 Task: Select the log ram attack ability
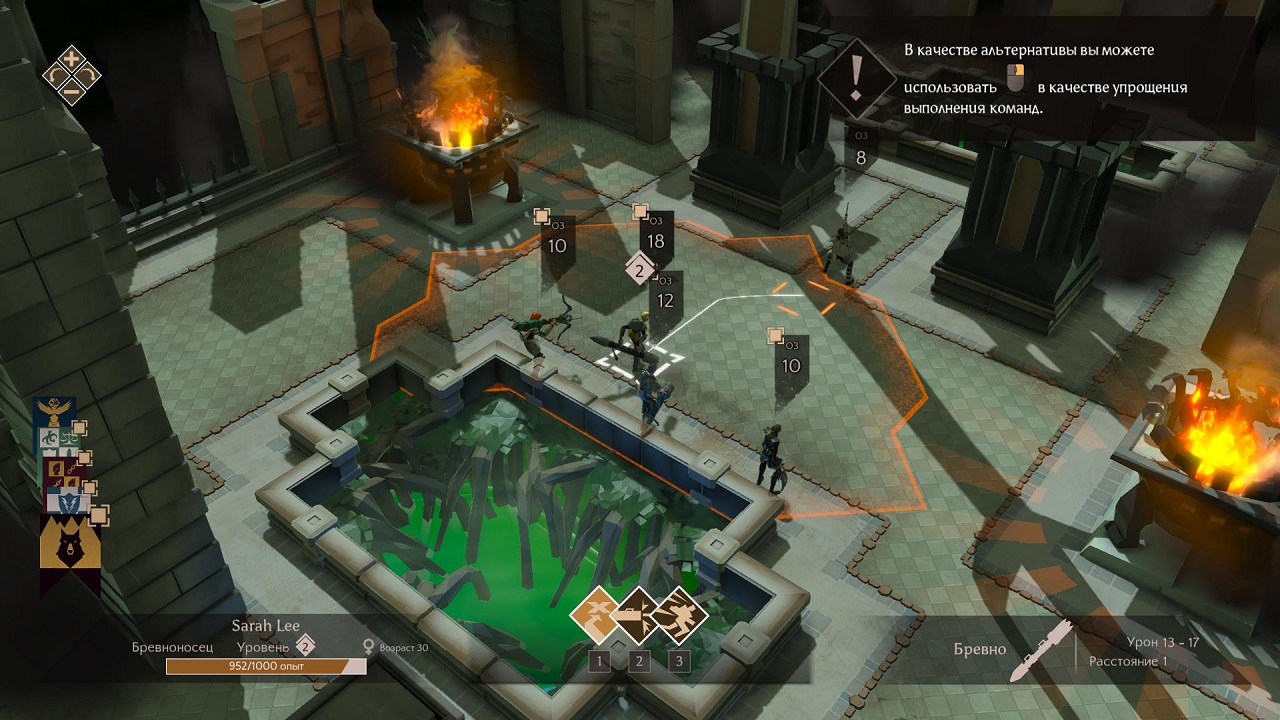(638, 615)
